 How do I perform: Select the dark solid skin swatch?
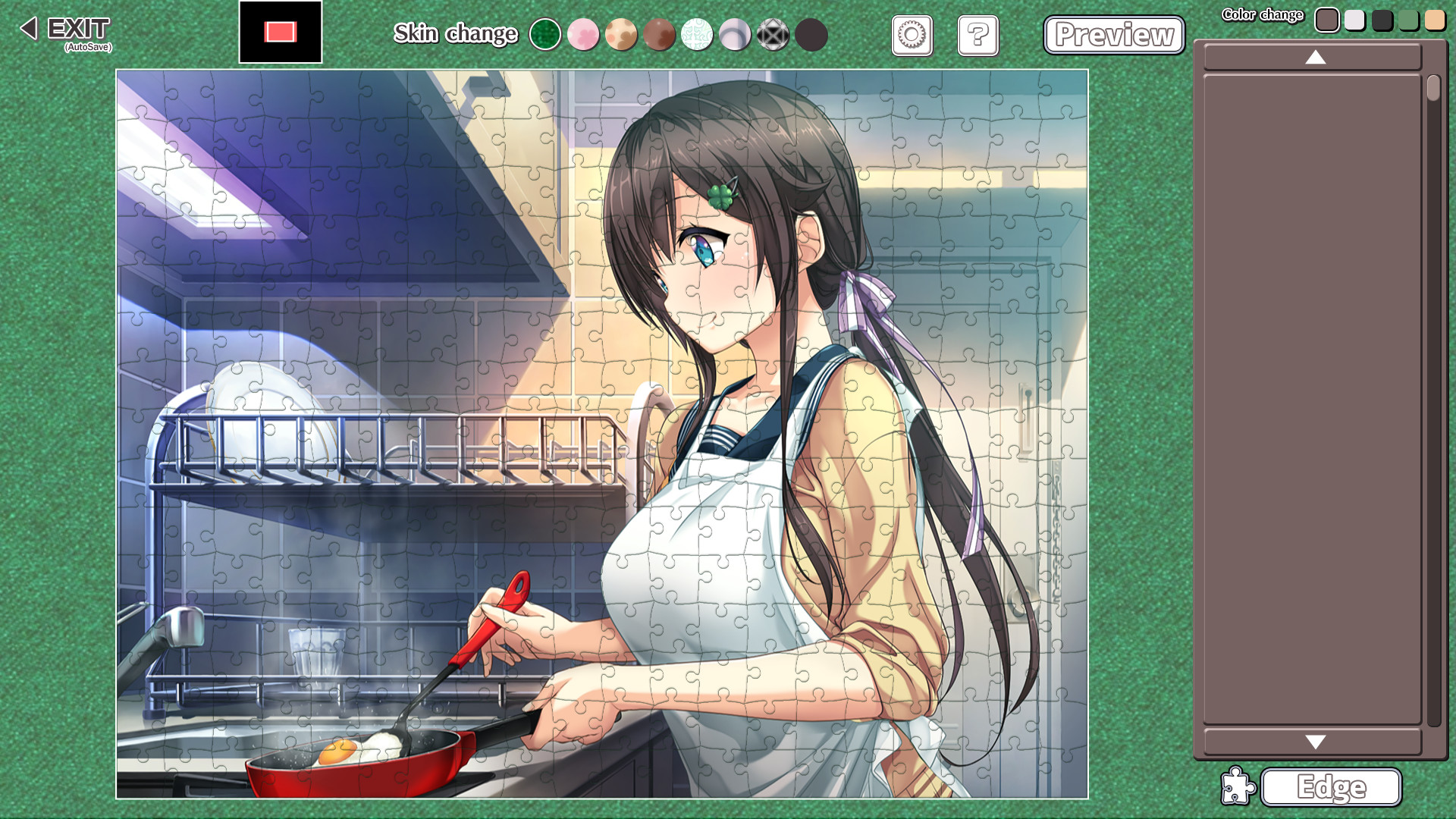click(x=811, y=34)
